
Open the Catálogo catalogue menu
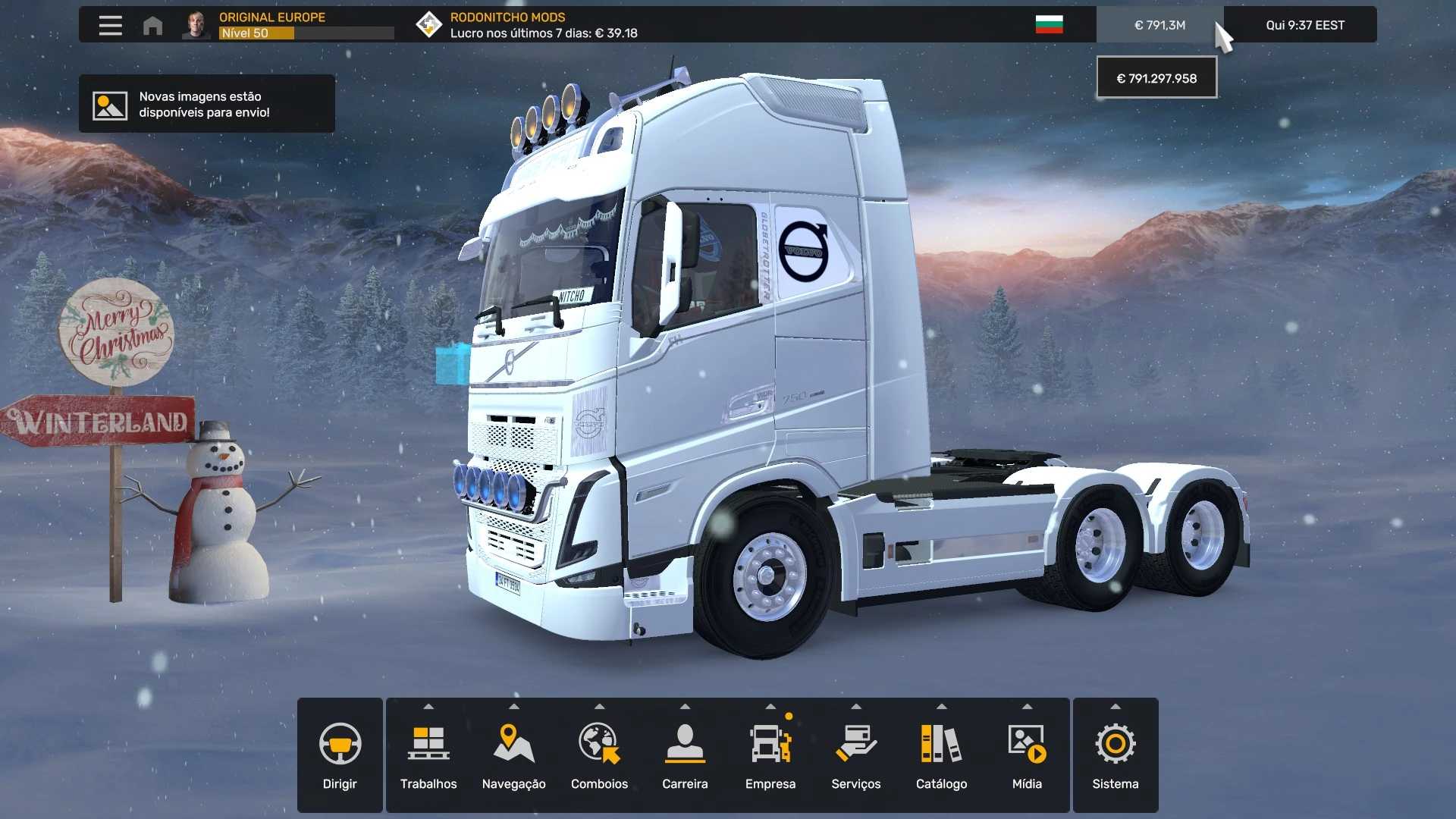941,755
